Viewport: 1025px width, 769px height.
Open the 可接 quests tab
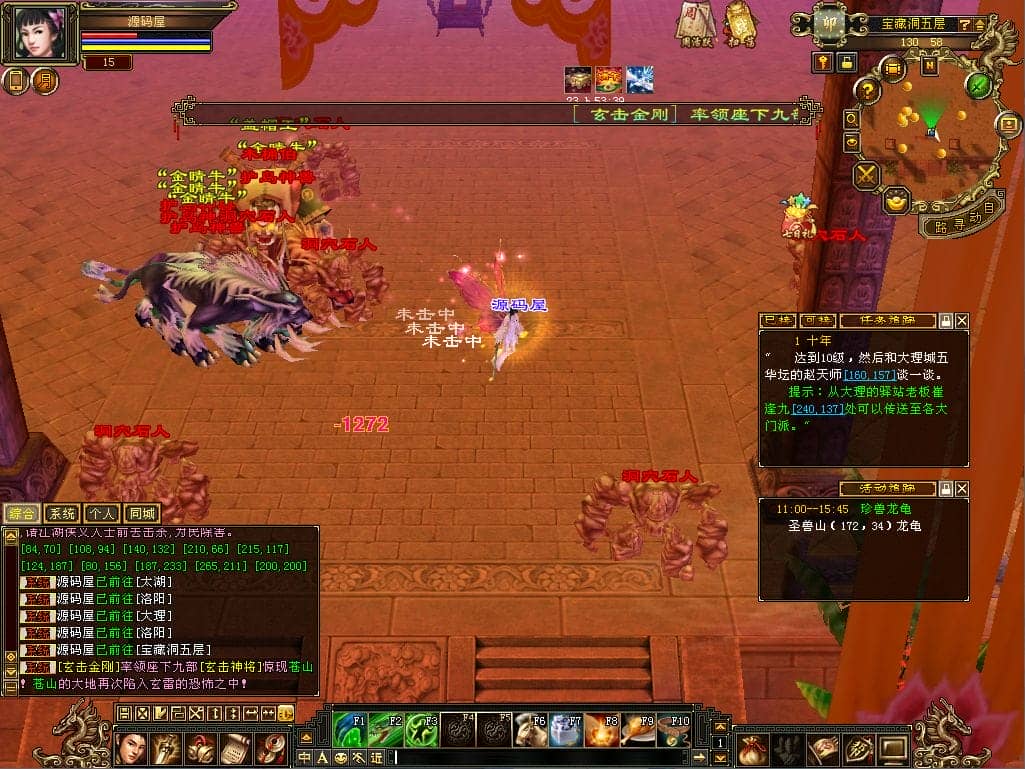pos(818,321)
